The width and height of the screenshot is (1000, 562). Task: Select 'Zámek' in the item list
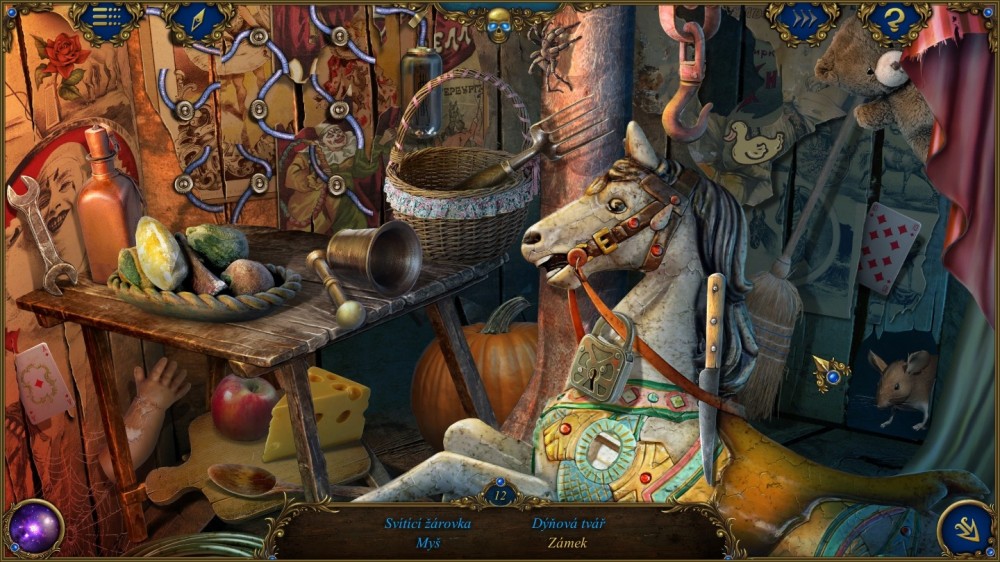568,543
